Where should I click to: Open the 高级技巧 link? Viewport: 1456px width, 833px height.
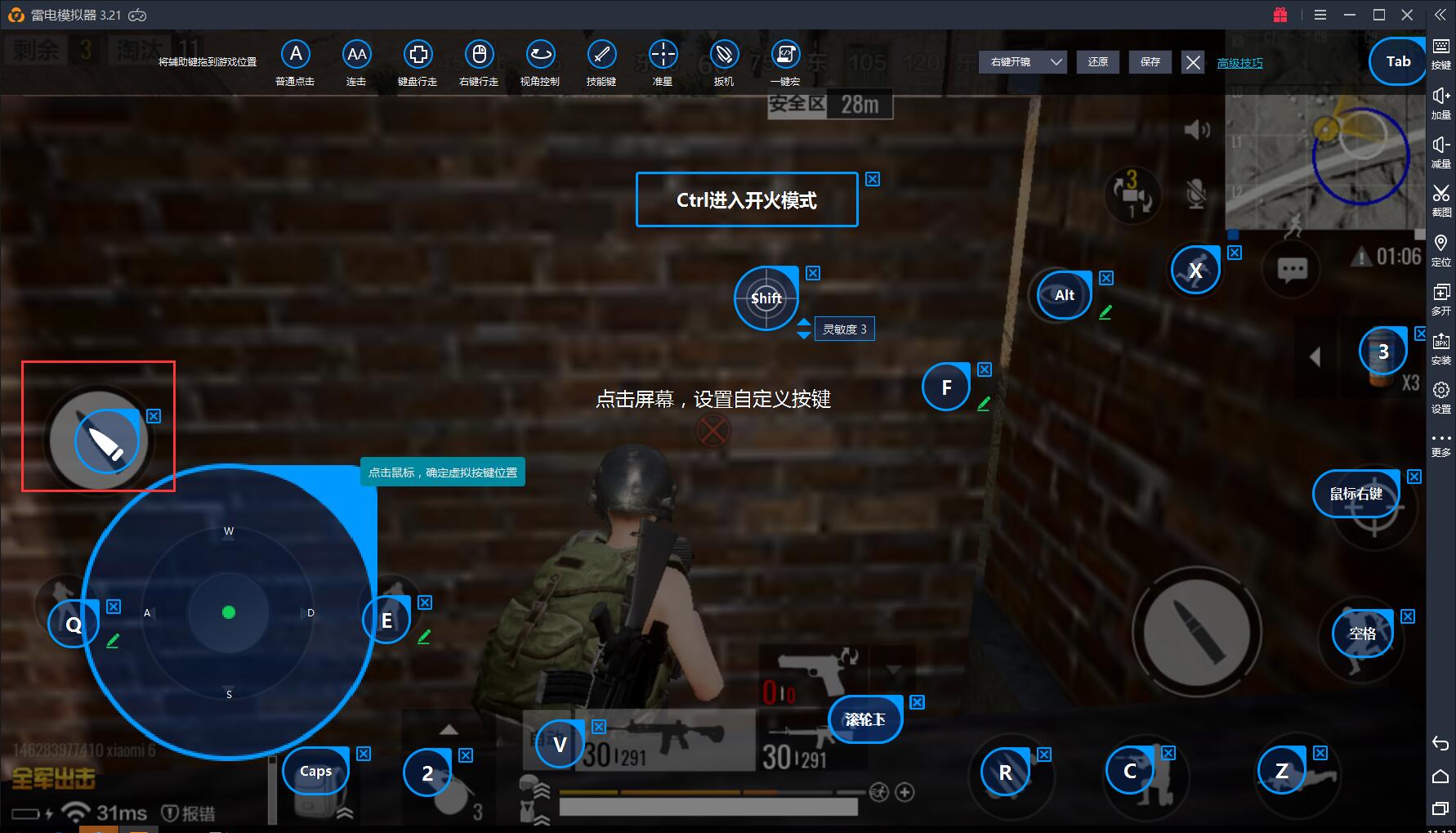(x=1239, y=63)
